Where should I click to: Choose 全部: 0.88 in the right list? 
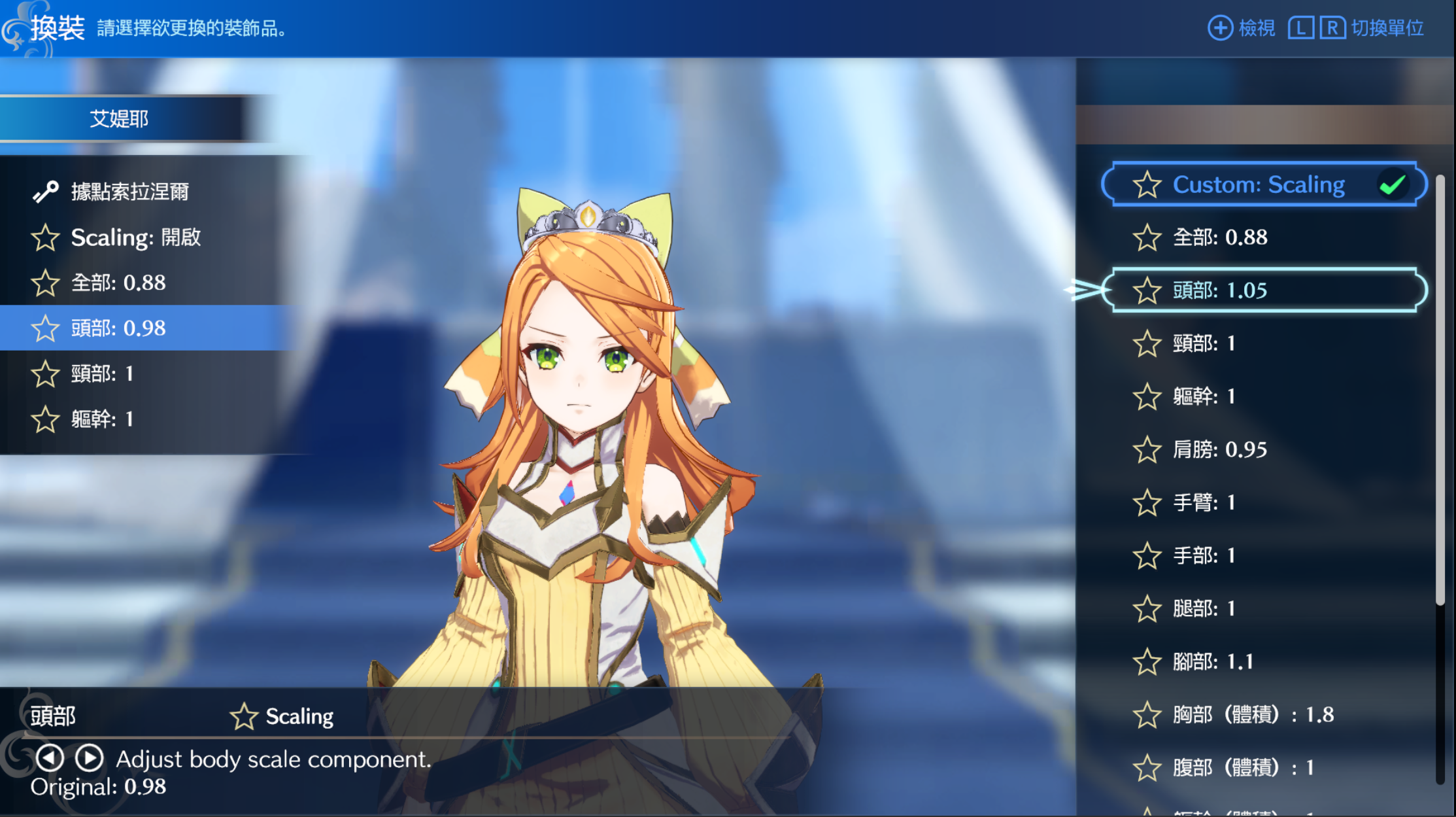[x=1219, y=237]
